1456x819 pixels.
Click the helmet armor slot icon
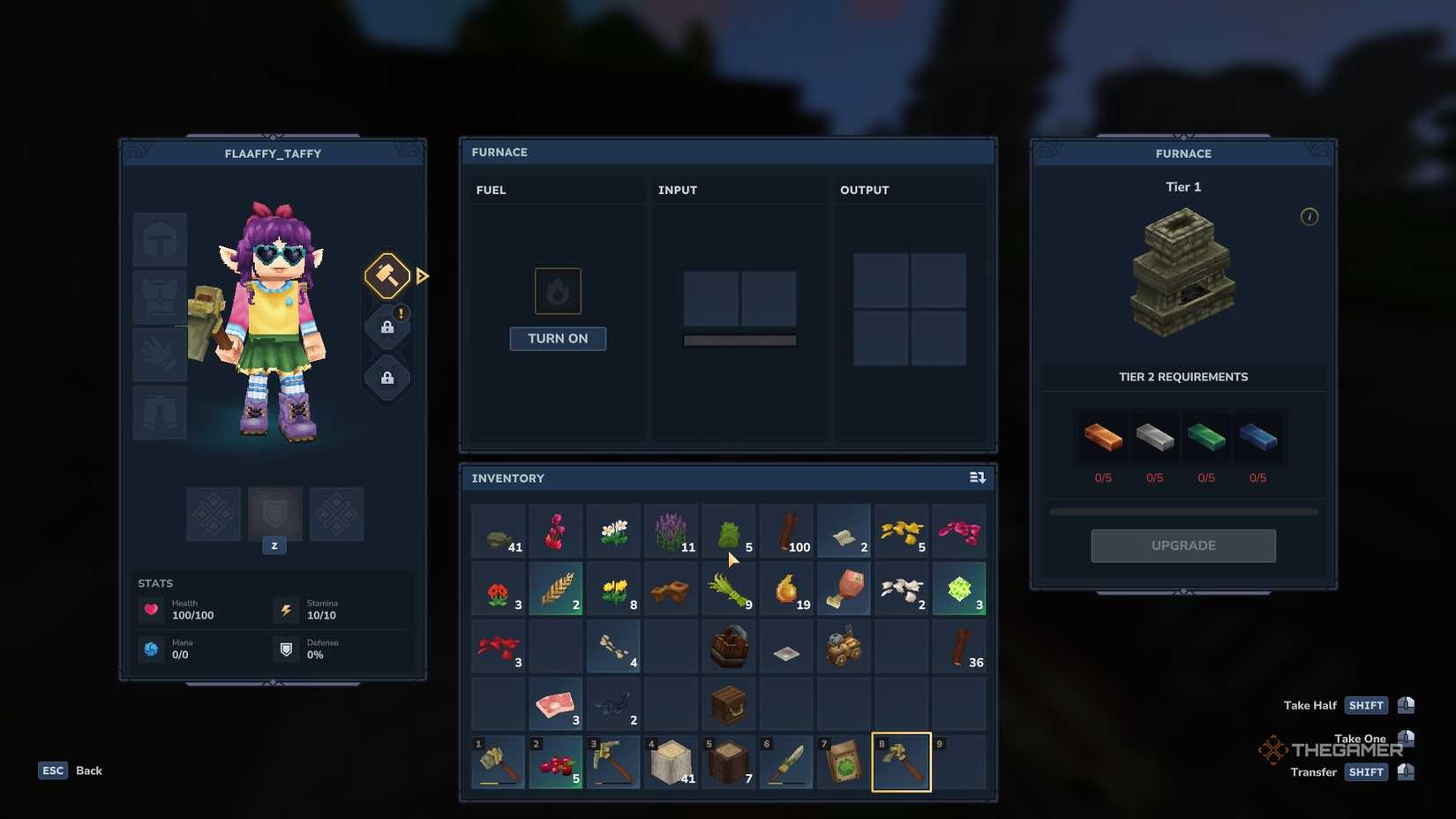(159, 238)
